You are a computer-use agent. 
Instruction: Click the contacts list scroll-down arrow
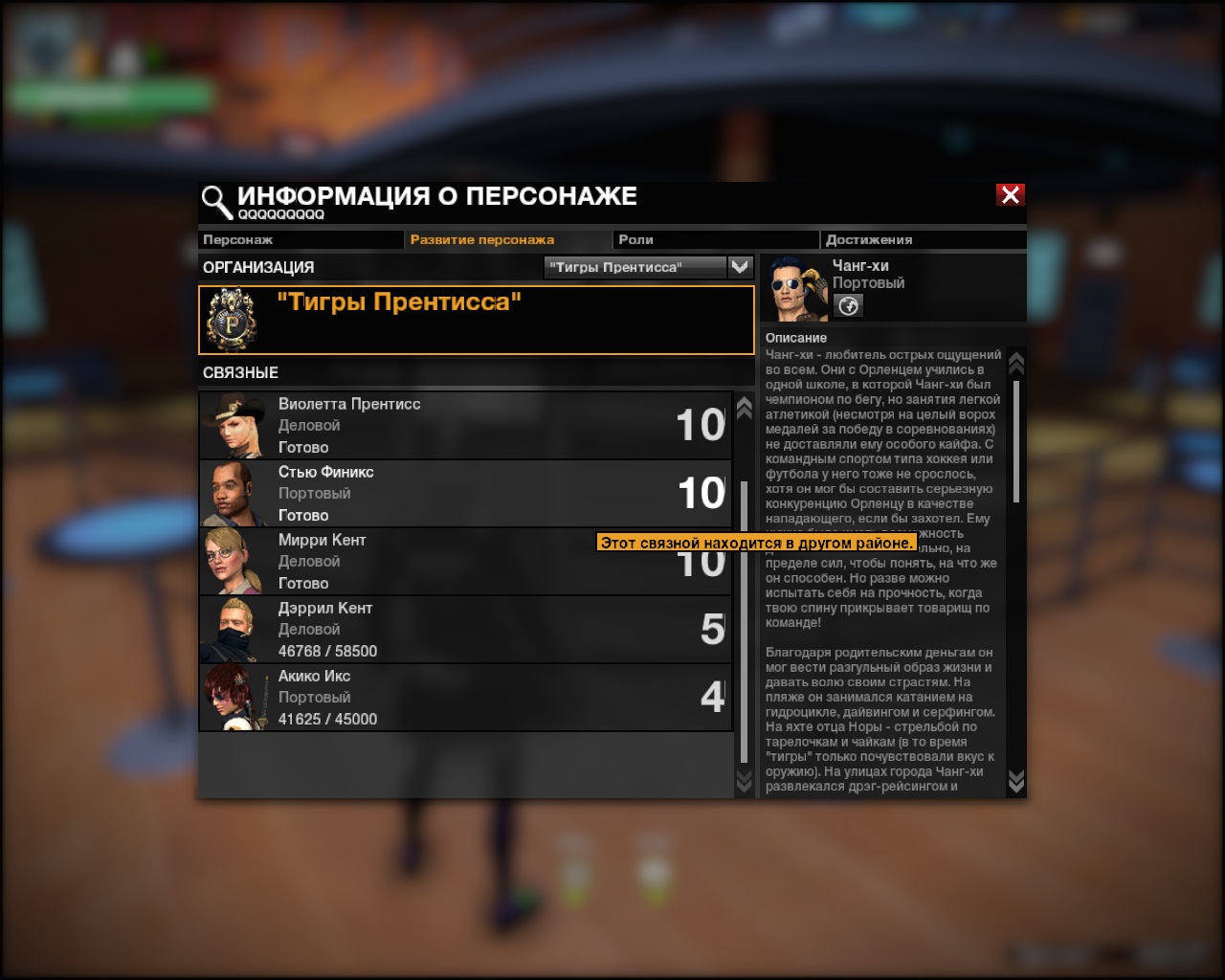click(x=744, y=782)
